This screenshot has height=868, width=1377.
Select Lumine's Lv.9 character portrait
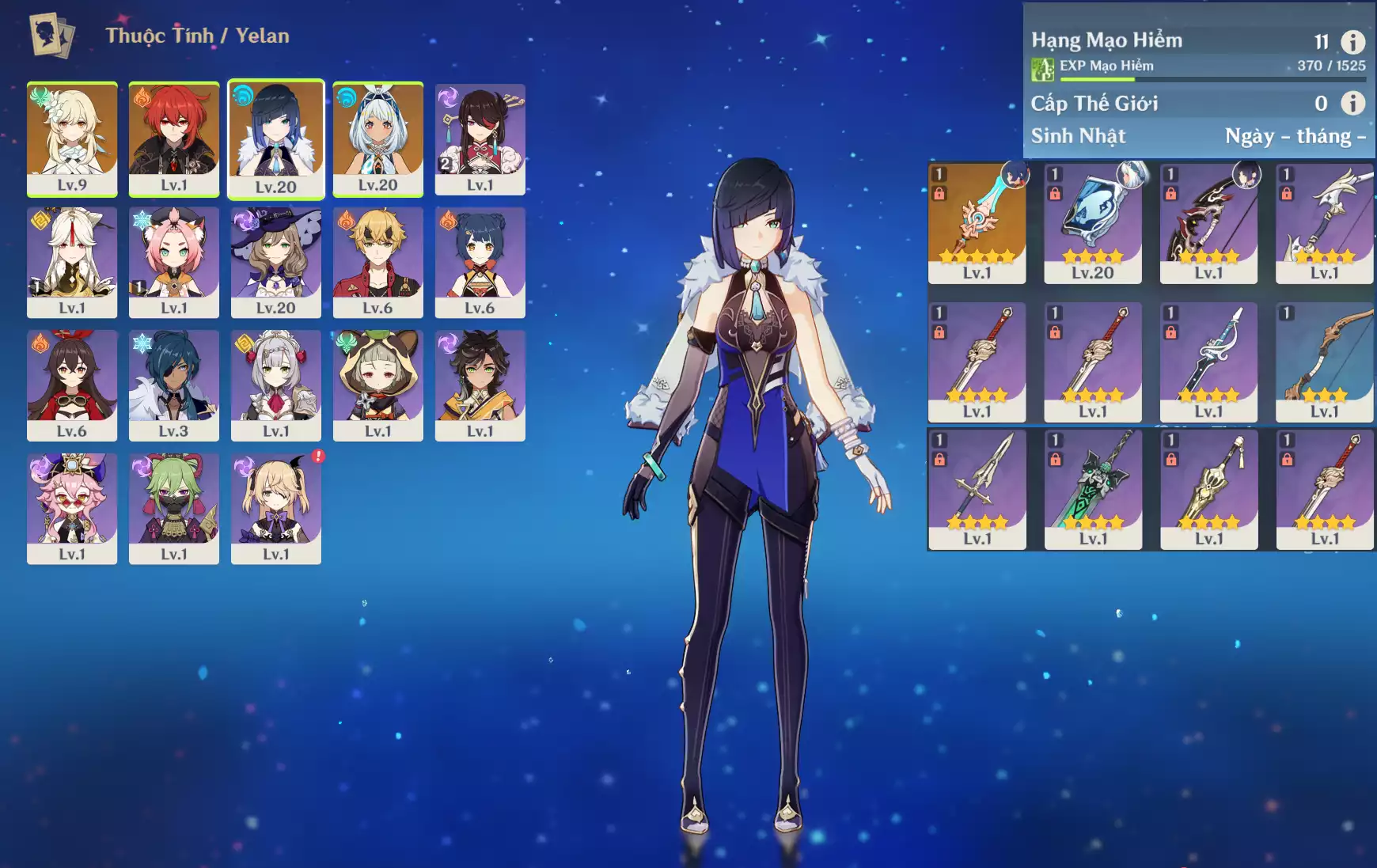tap(72, 138)
